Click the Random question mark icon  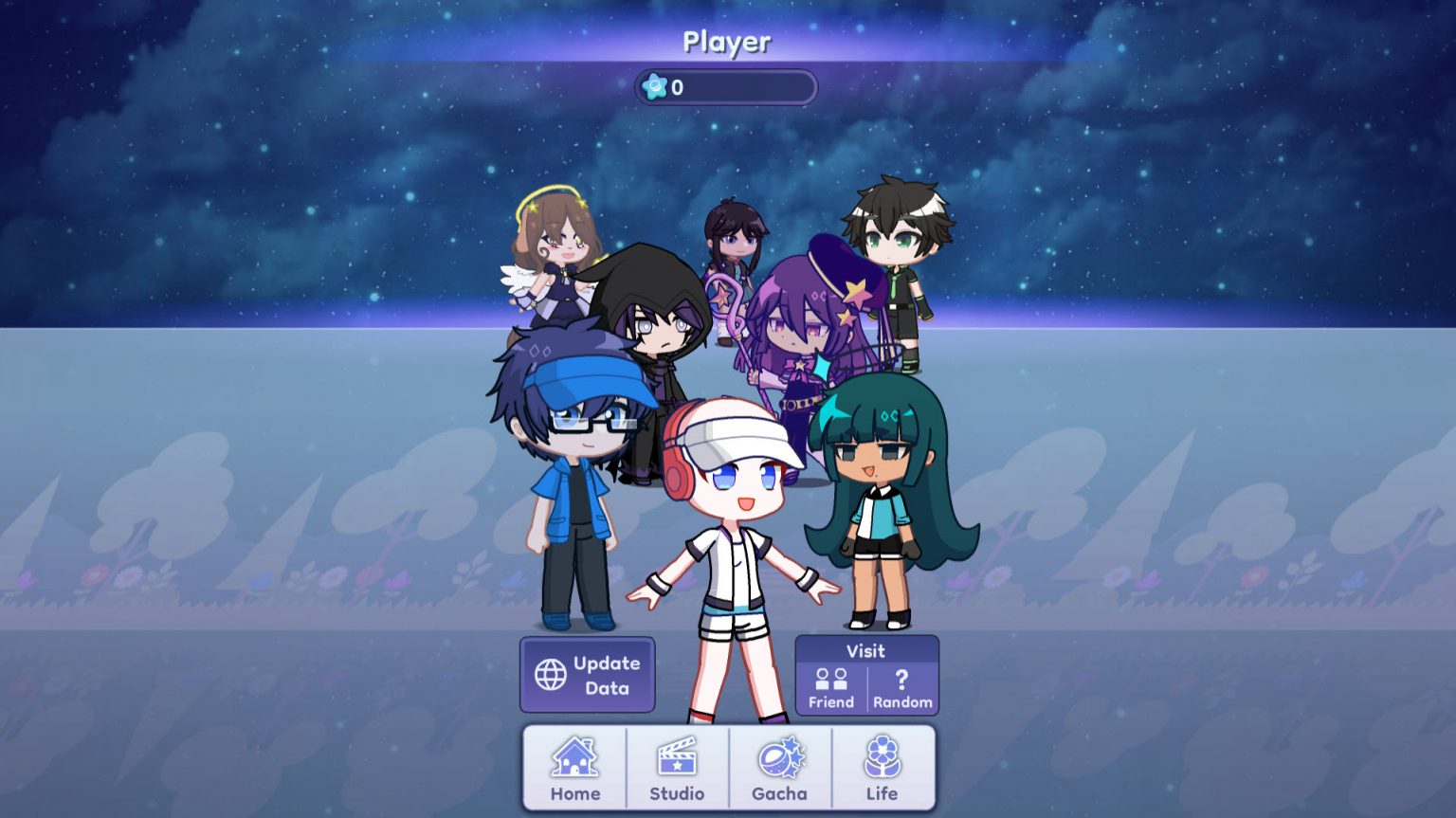901,679
